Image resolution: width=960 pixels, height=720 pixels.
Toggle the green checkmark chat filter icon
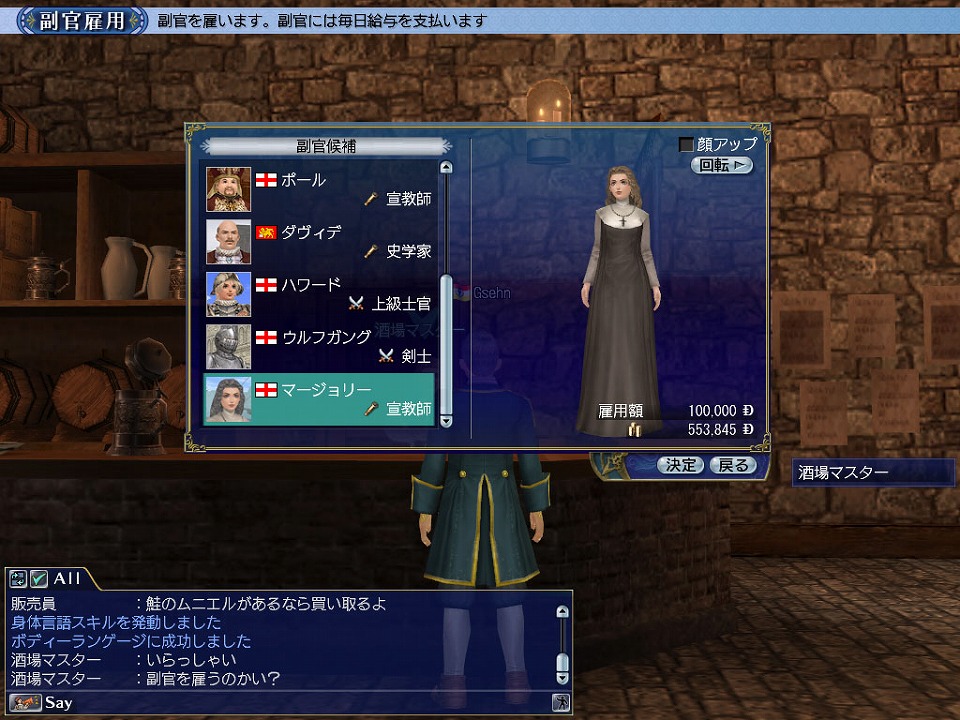pos(38,578)
